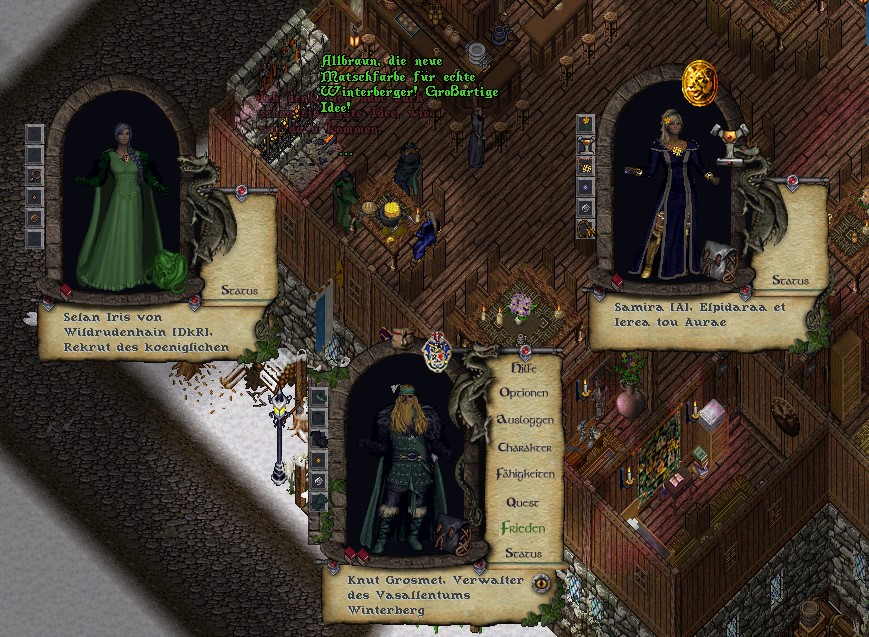Open the Charakter sheet
The height and width of the screenshot is (637, 869).
point(526,448)
